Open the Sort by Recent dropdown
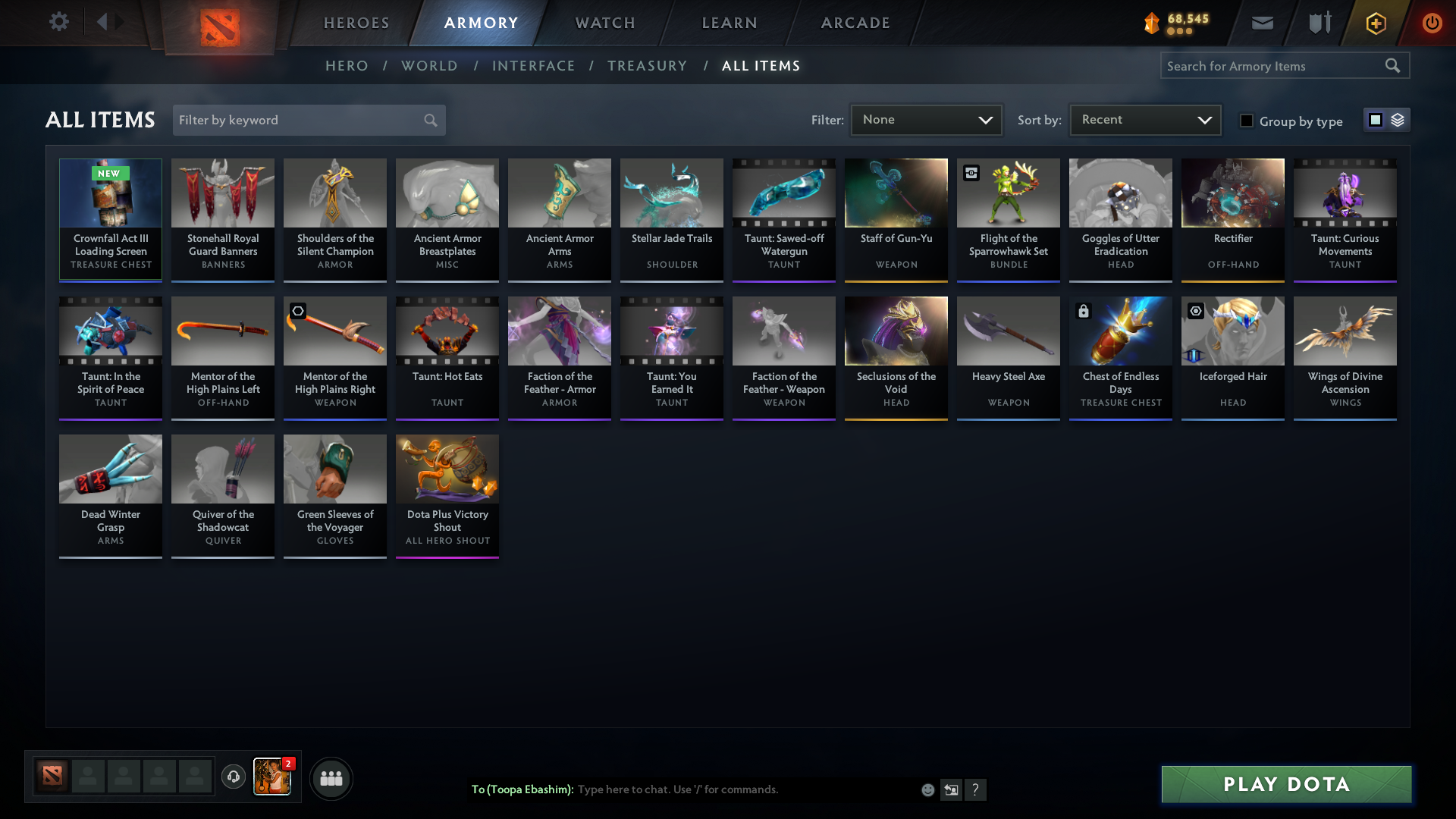Image resolution: width=1456 pixels, height=819 pixels. tap(1144, 119)
